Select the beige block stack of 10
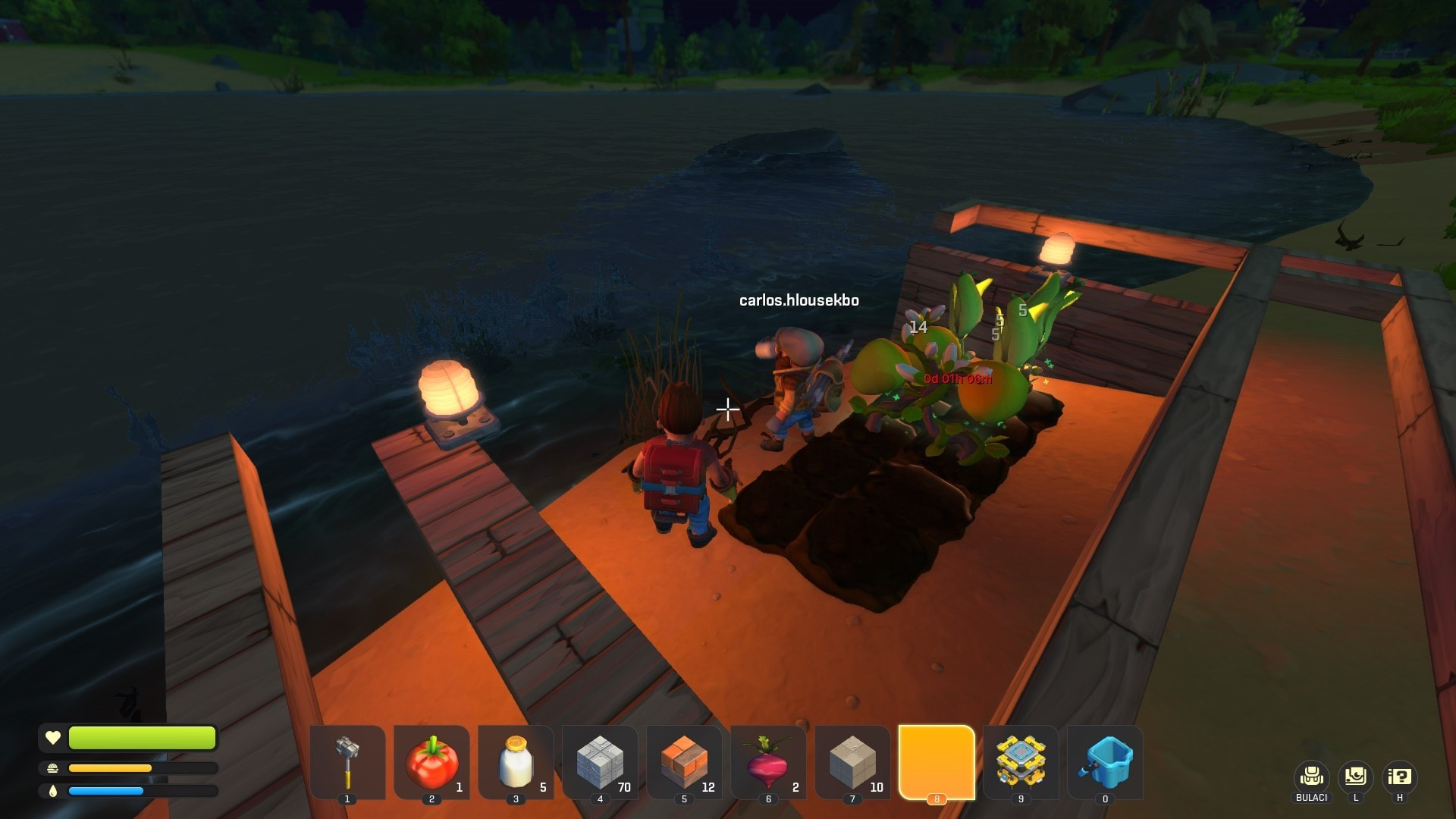 852,761
